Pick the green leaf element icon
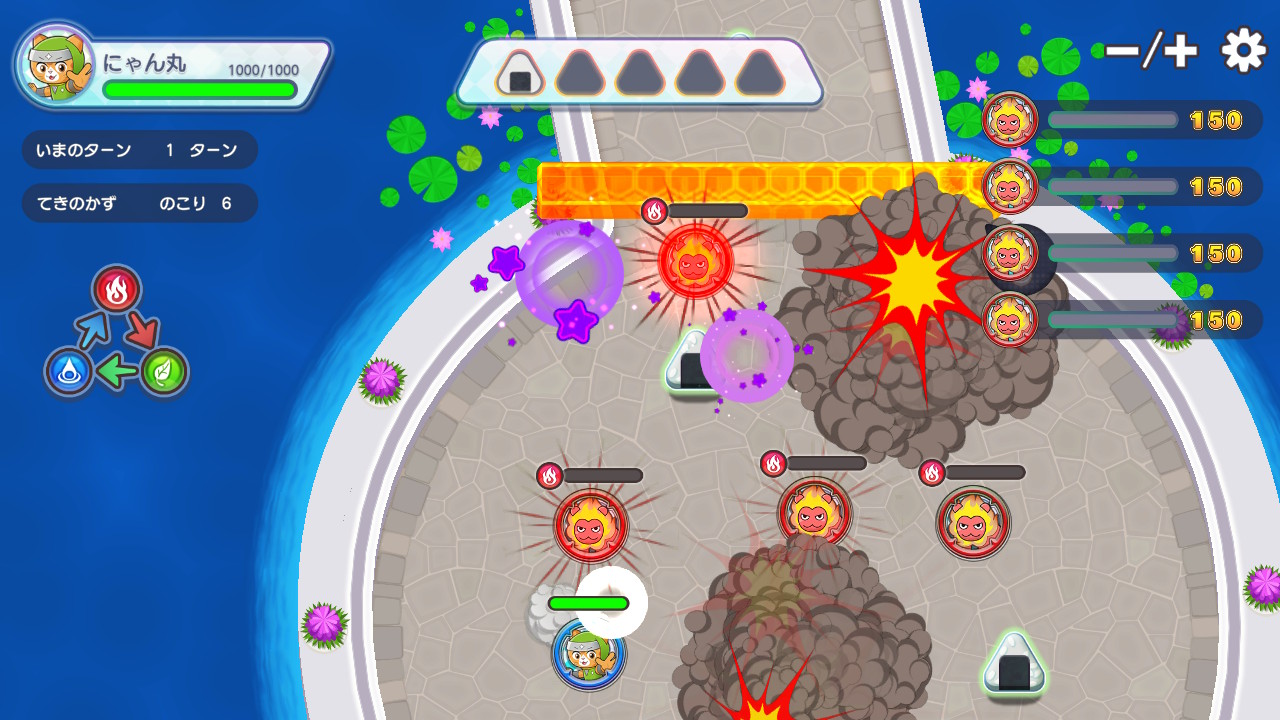The width and height of the screenshot is (1280, 720). click(163, 371)
